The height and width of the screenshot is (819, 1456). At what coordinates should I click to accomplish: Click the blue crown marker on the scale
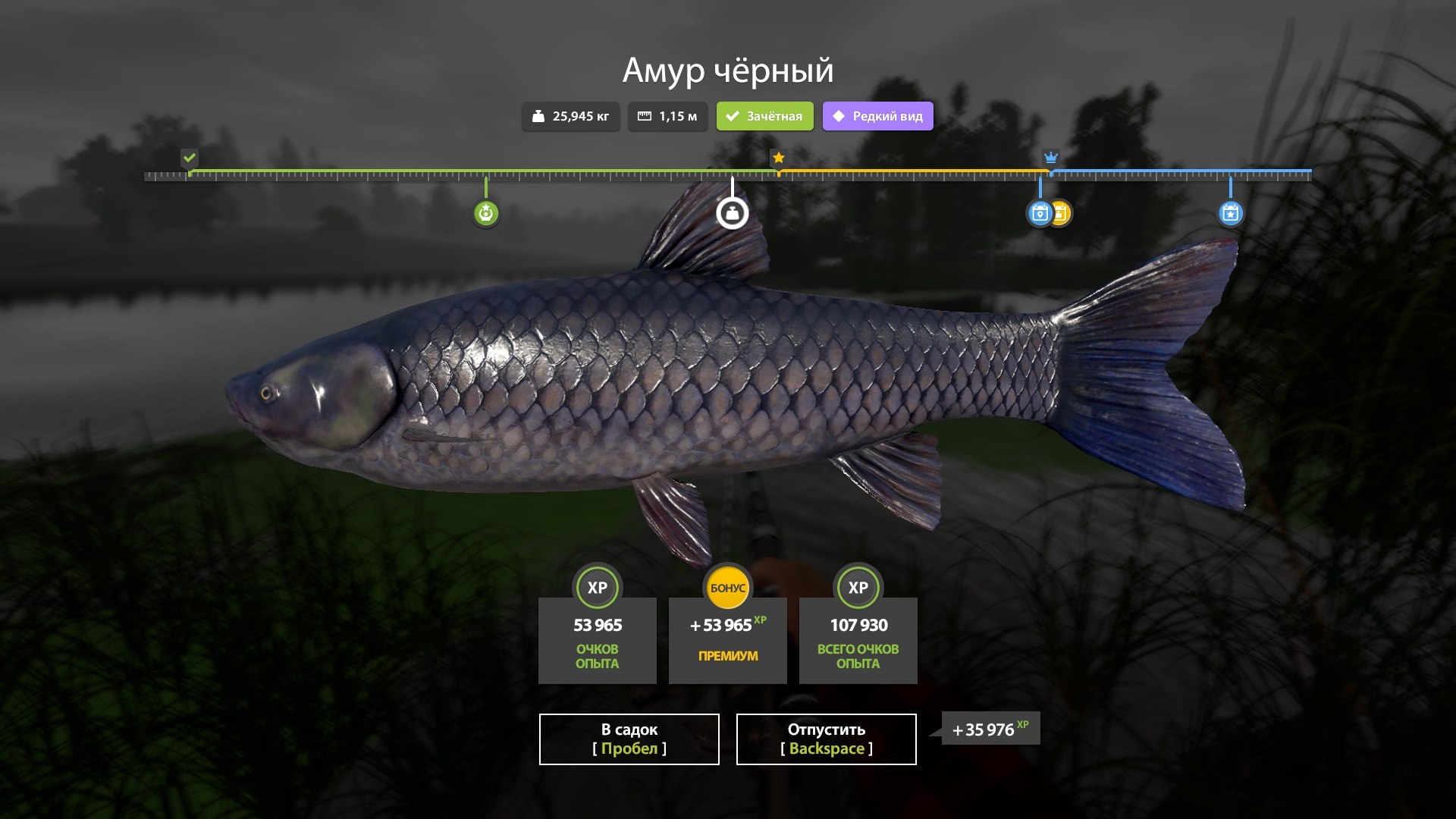(x=1050, y=158)
